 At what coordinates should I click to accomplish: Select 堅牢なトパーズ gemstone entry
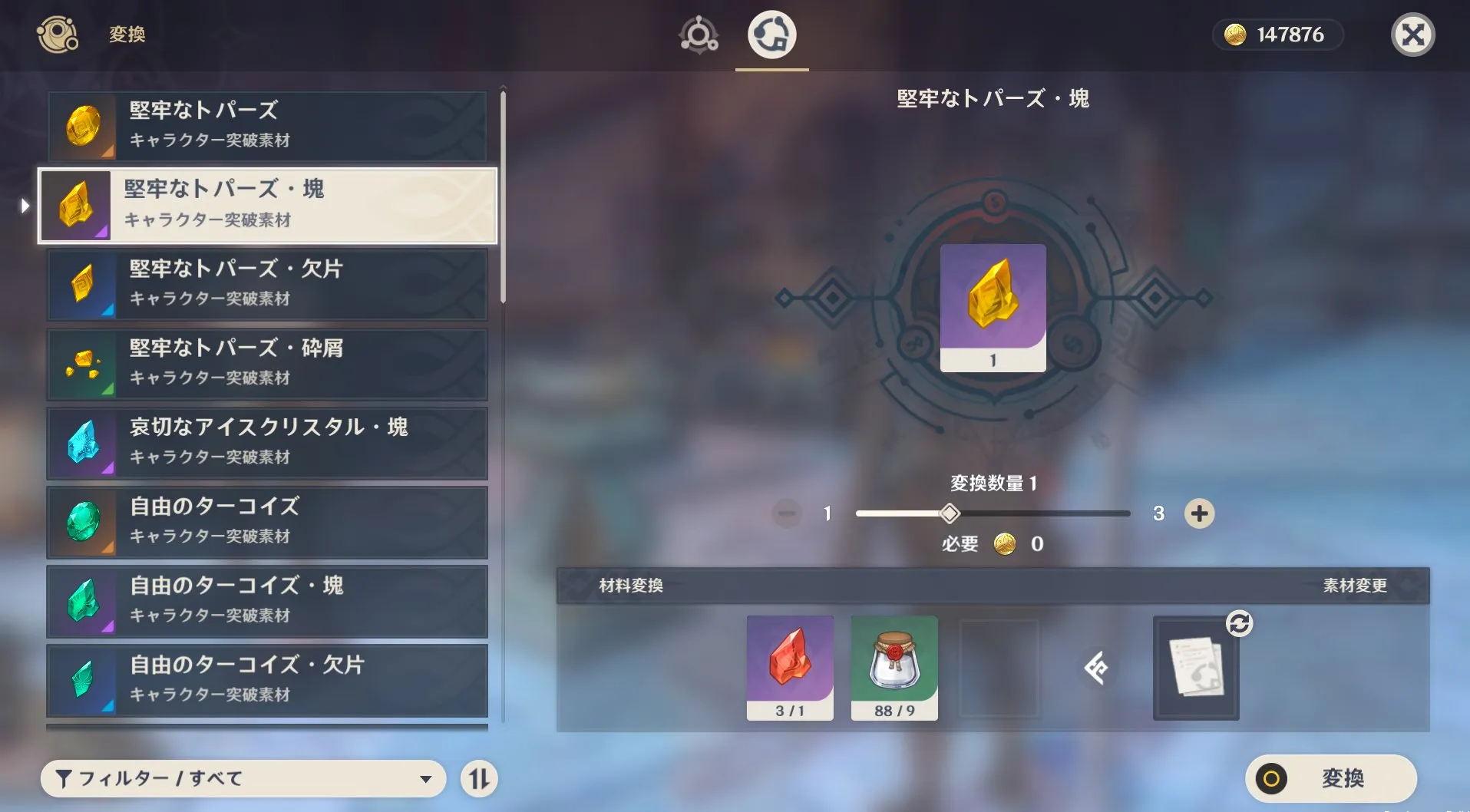click(267, 126)
